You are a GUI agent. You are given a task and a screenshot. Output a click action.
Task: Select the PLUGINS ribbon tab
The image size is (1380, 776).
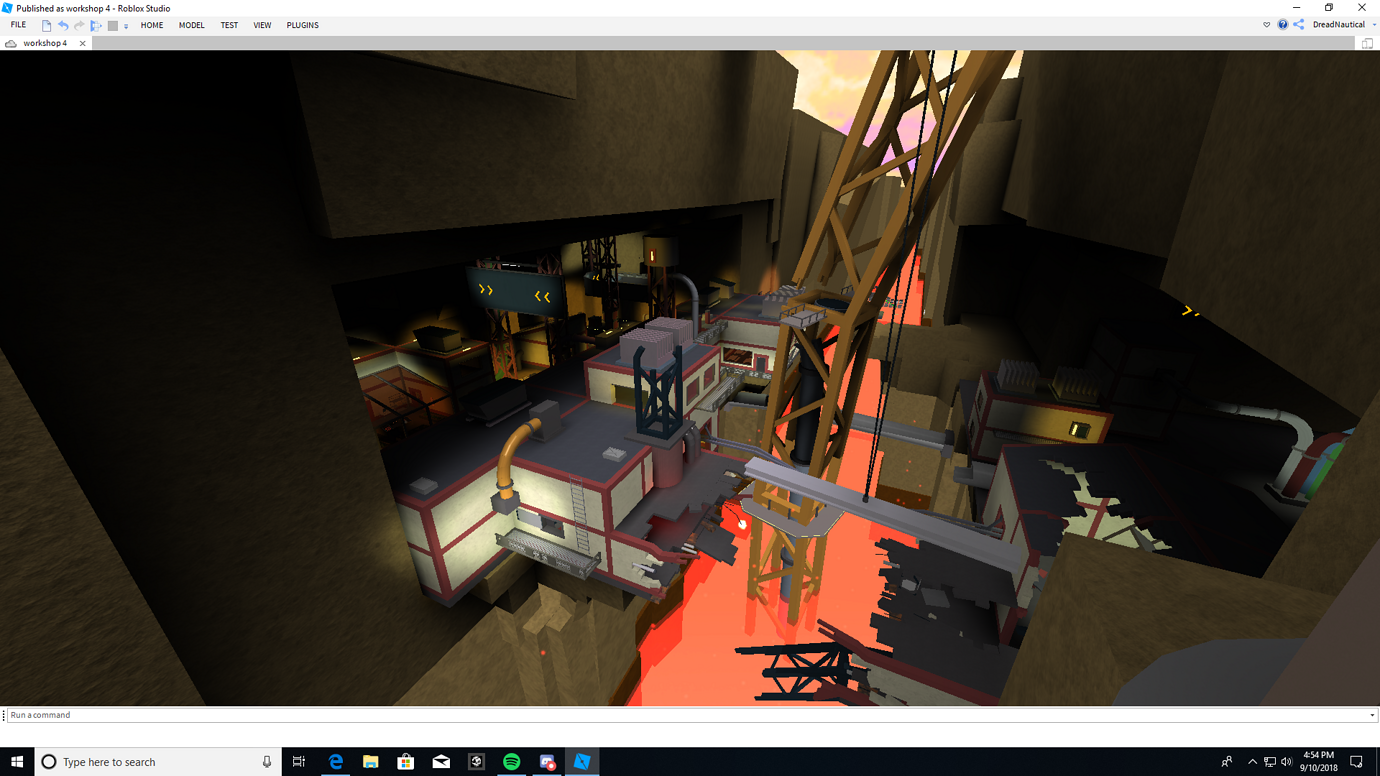coord(302,24)
